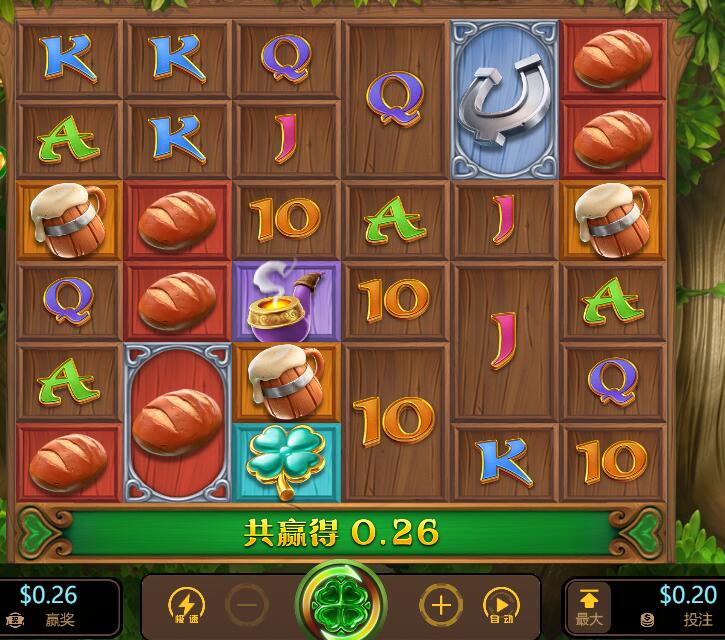Set the maximum bet with the 最大 button
This screenshot has width=725, height=640.
click(x=589, y=607)
